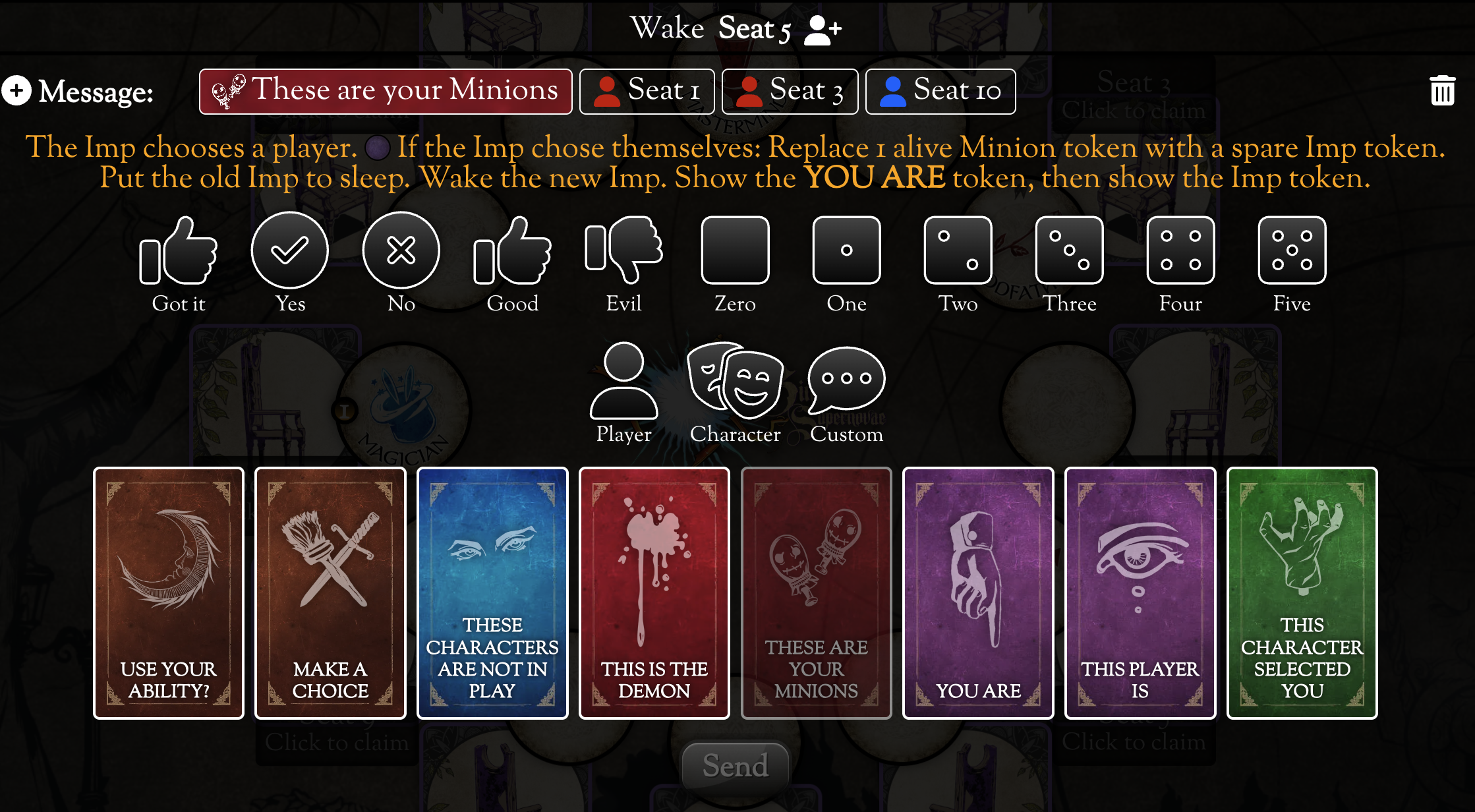Delete the message with trash icon
This screenshot has width=1475, height=812.
coord(1441,90)
